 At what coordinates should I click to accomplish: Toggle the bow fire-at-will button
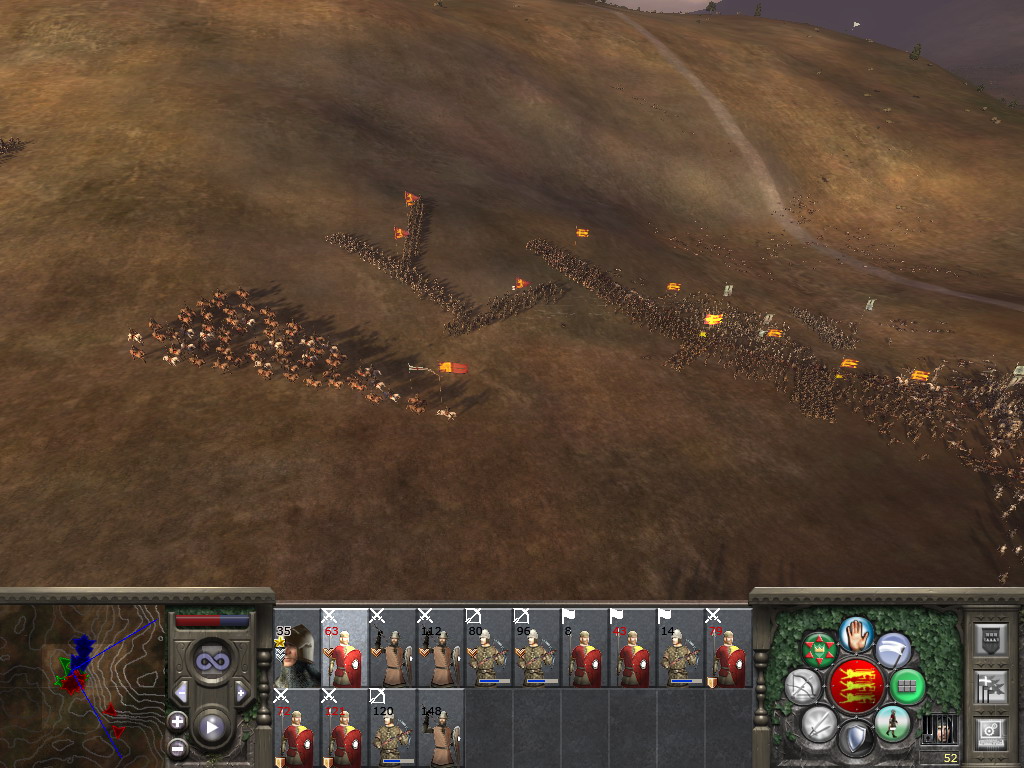pos(802,686)
